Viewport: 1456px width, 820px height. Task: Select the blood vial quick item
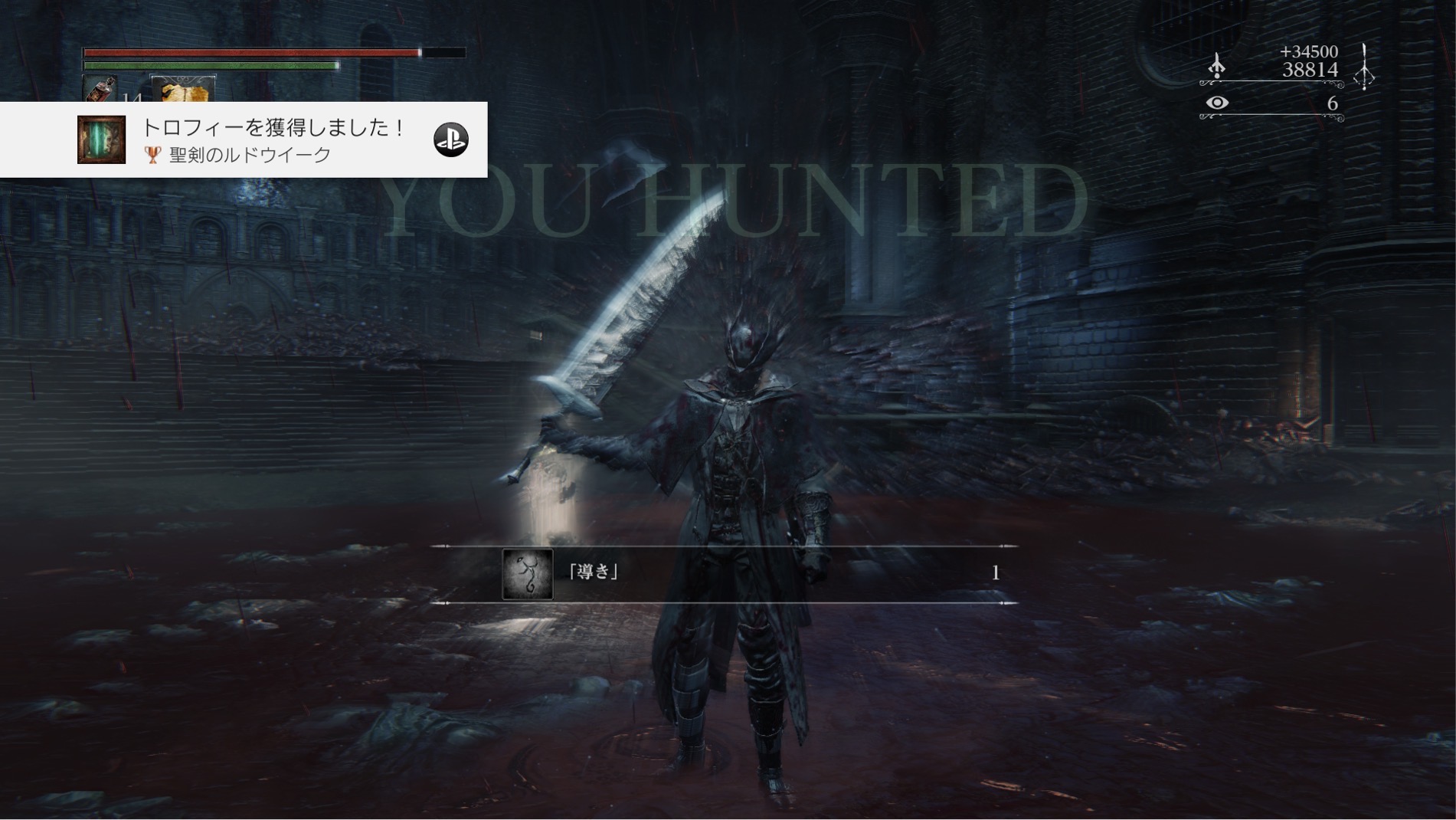click(101, 89)
